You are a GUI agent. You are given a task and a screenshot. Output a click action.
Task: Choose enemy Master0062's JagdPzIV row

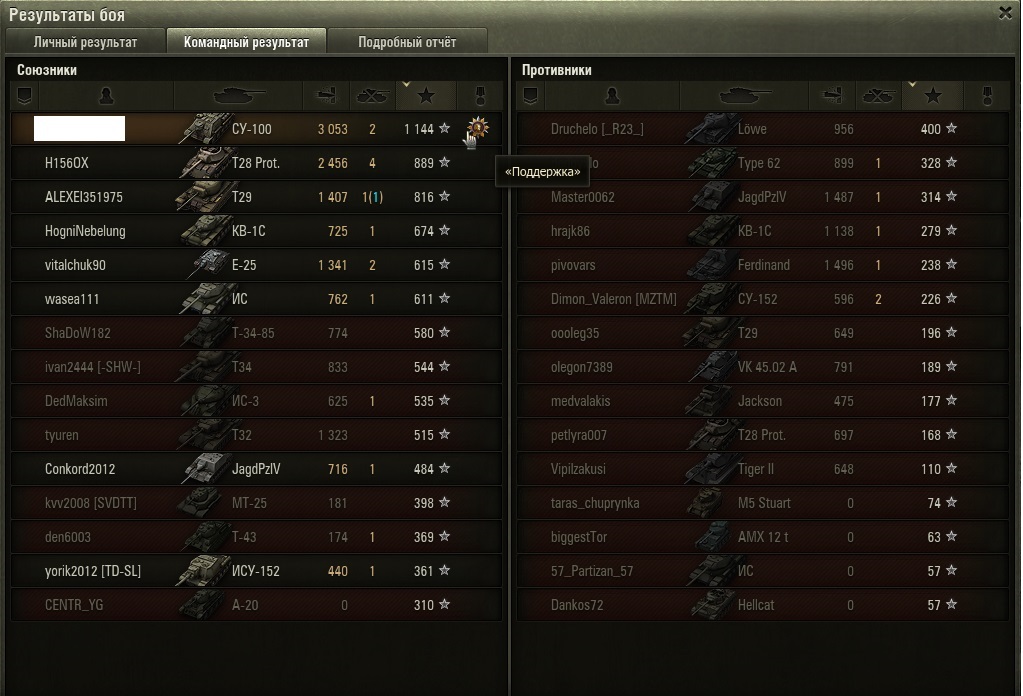(x=762, y=197)
